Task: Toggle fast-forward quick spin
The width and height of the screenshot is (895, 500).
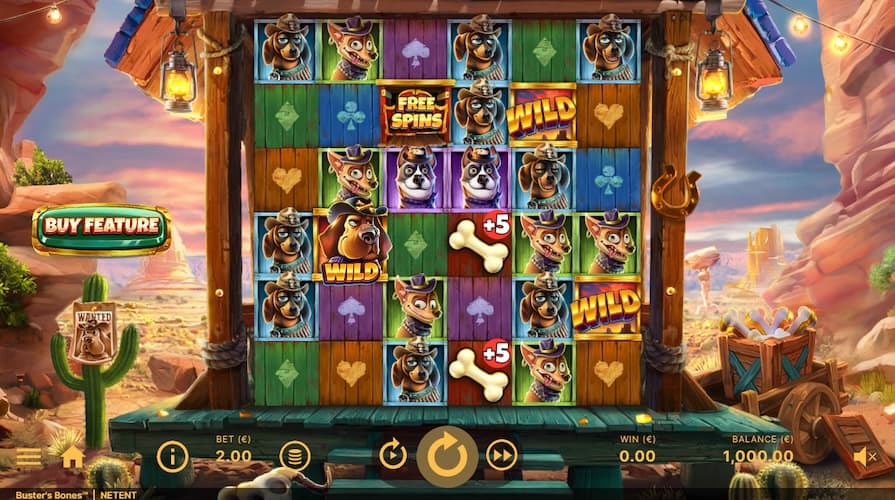Action: point(501,456)
